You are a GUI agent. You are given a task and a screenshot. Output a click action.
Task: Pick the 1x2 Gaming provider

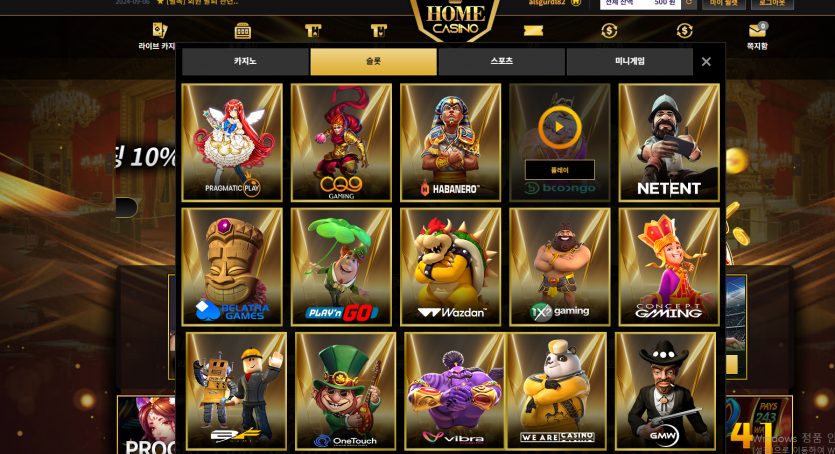pos(559,266)
